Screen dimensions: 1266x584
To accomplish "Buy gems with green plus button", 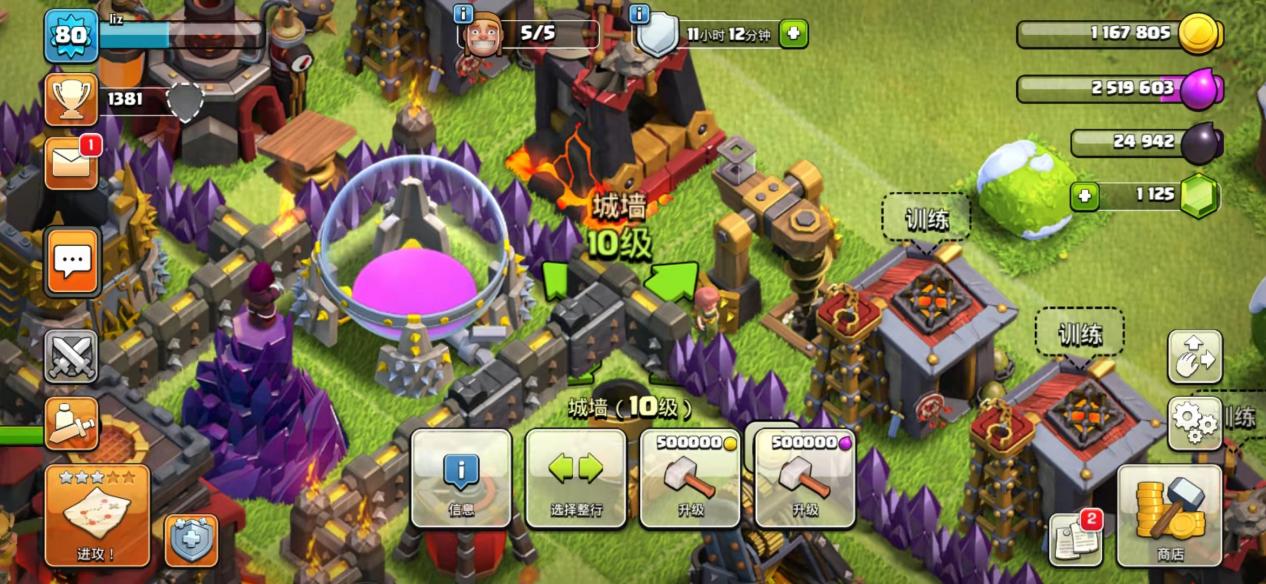I will (1085, 196).
